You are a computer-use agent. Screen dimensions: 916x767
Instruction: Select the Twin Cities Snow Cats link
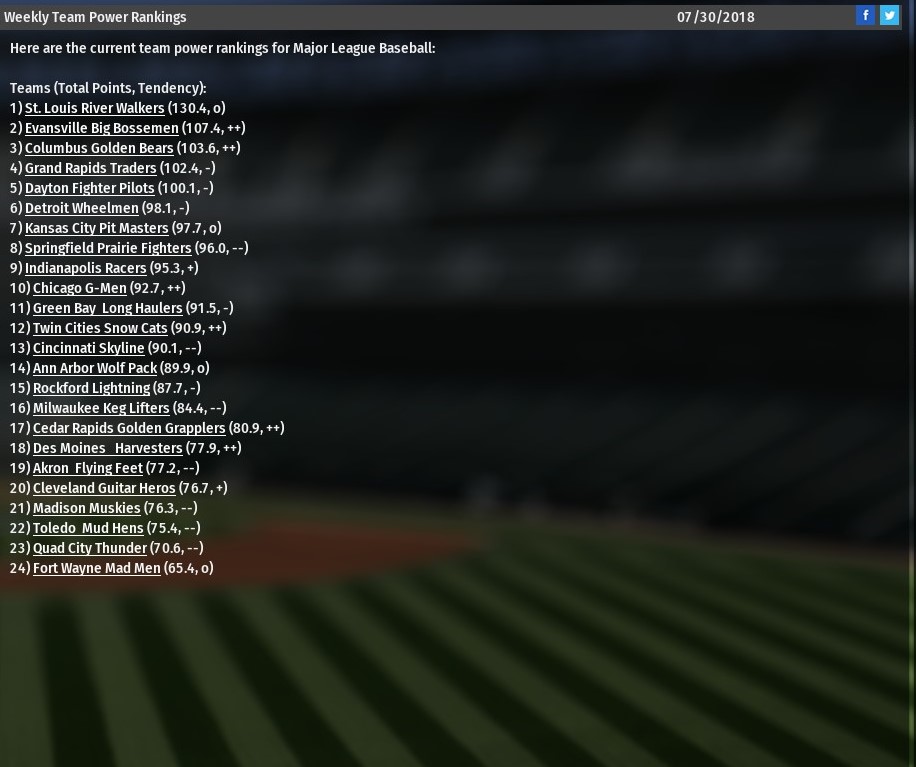tap(100, 328)
